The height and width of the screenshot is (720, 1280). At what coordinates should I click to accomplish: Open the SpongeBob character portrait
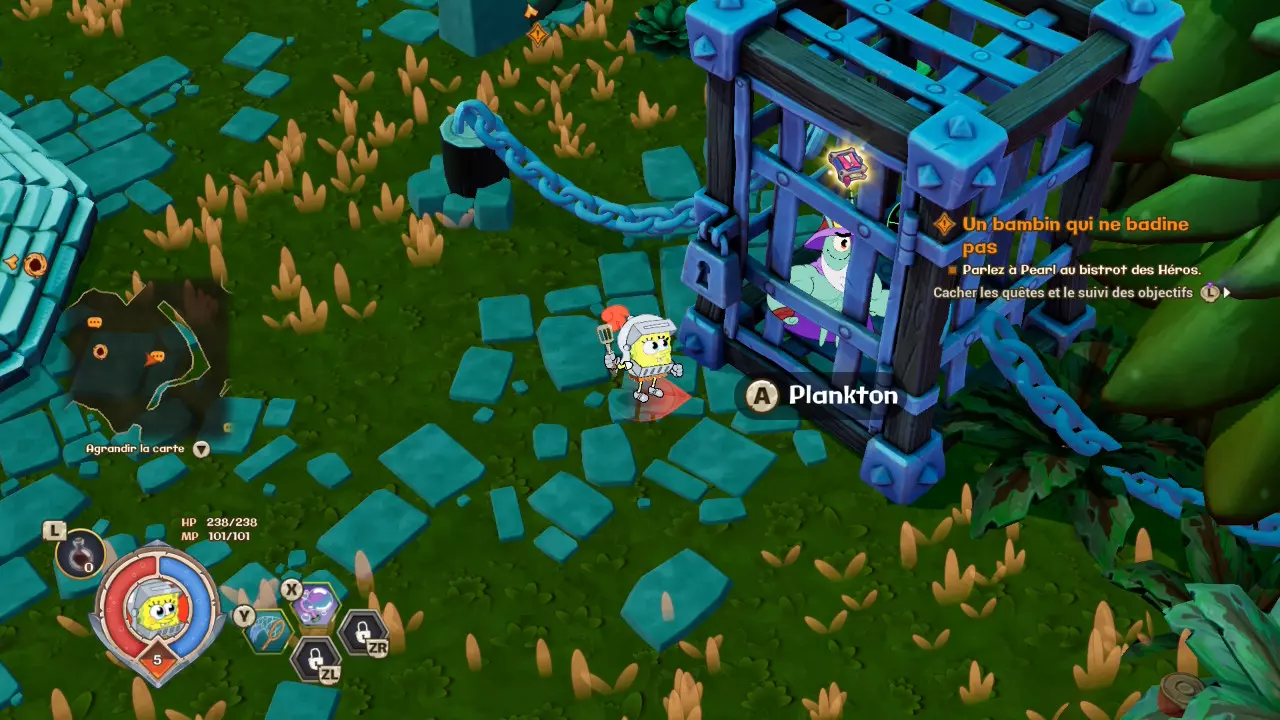coord(157,610)
